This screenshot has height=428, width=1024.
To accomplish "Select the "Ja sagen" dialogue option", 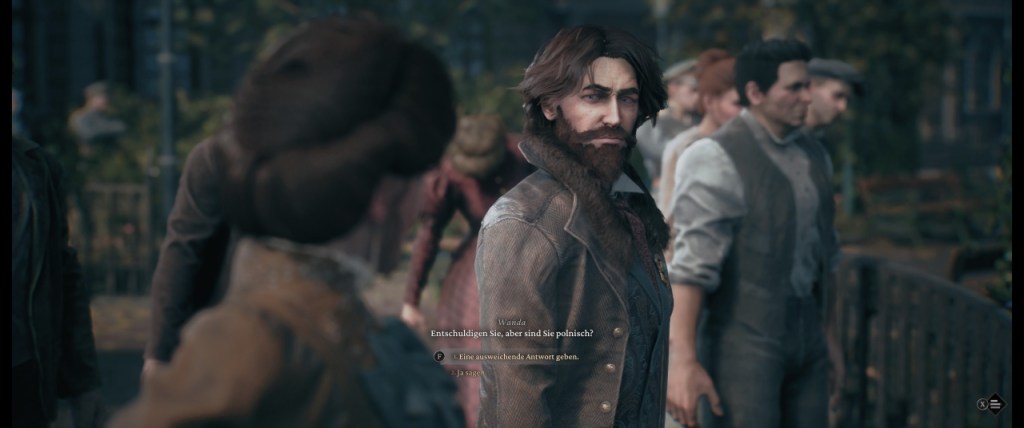I will 469,372.
